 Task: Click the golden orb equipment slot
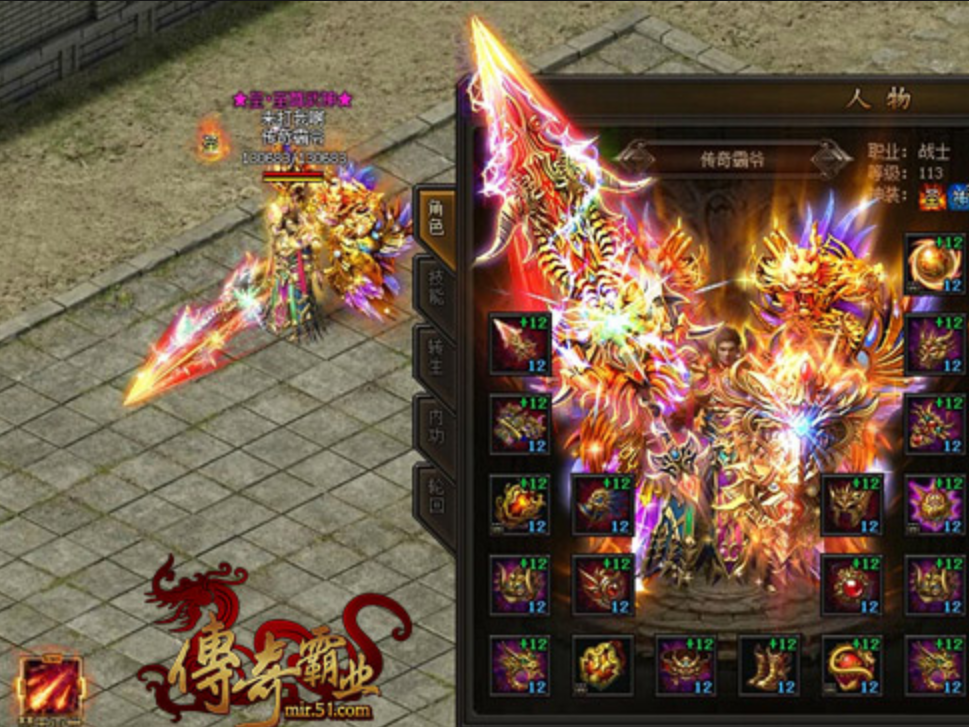point(935,264)
